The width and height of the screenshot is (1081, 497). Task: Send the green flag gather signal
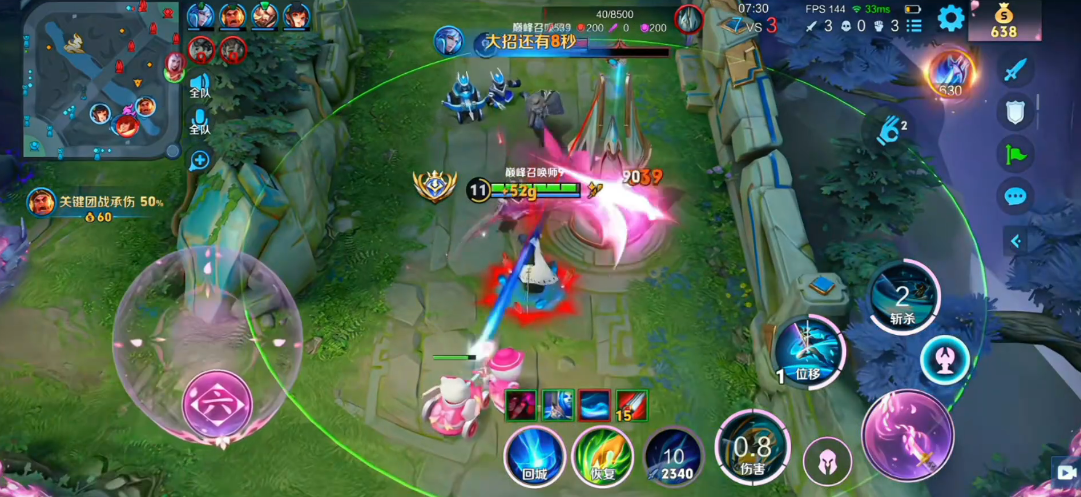(x=1016, y=154)
